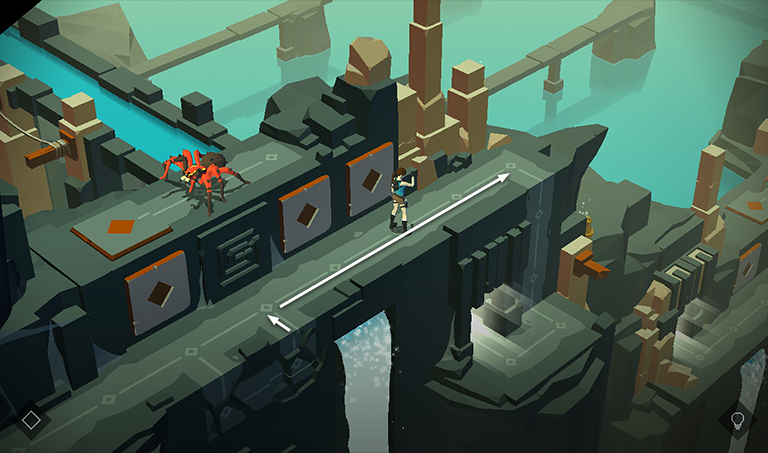768x453 pixels.
Task: Open the diamond menu button
Action: pos(31,420)
